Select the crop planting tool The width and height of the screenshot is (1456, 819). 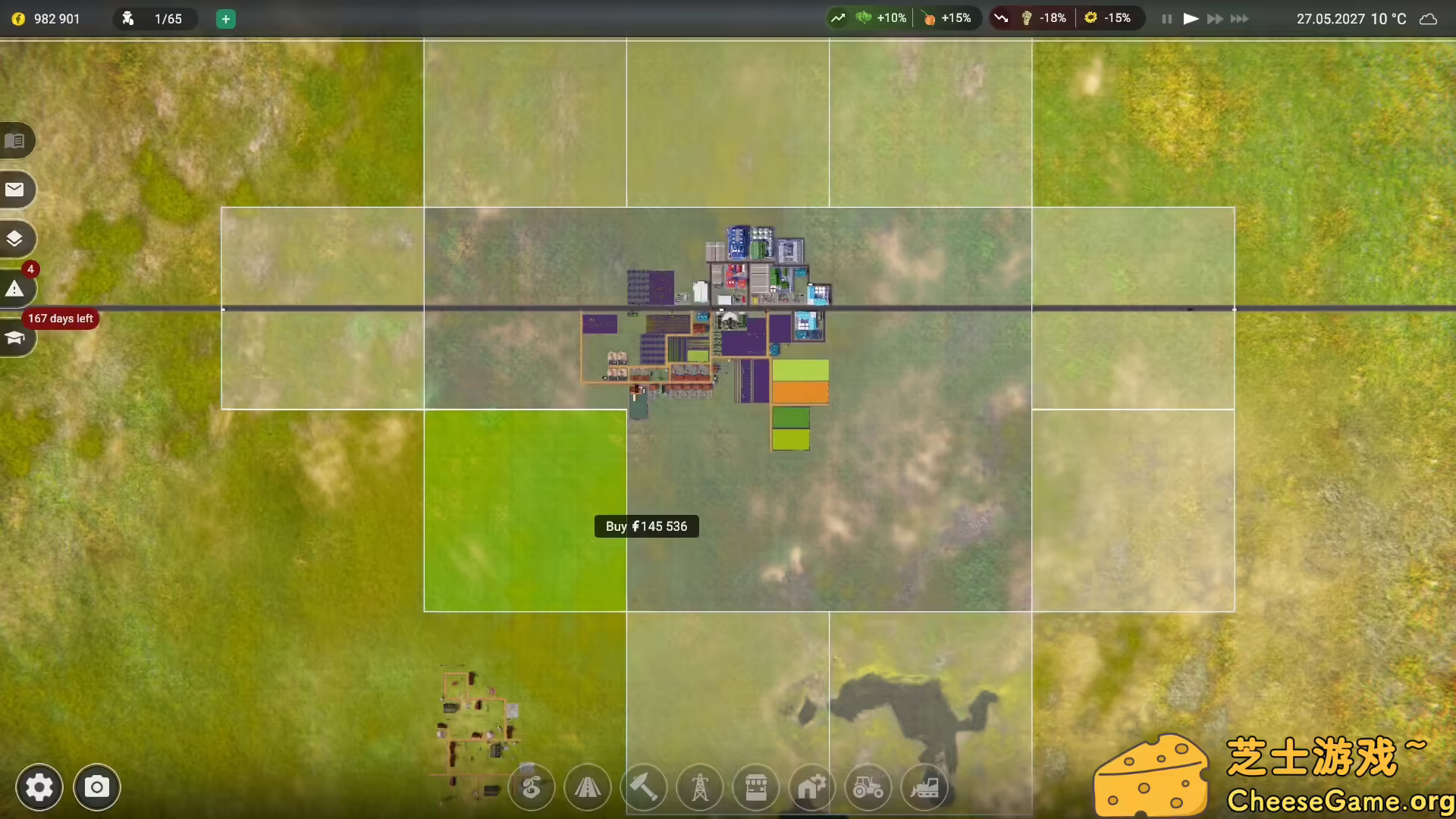531,788
